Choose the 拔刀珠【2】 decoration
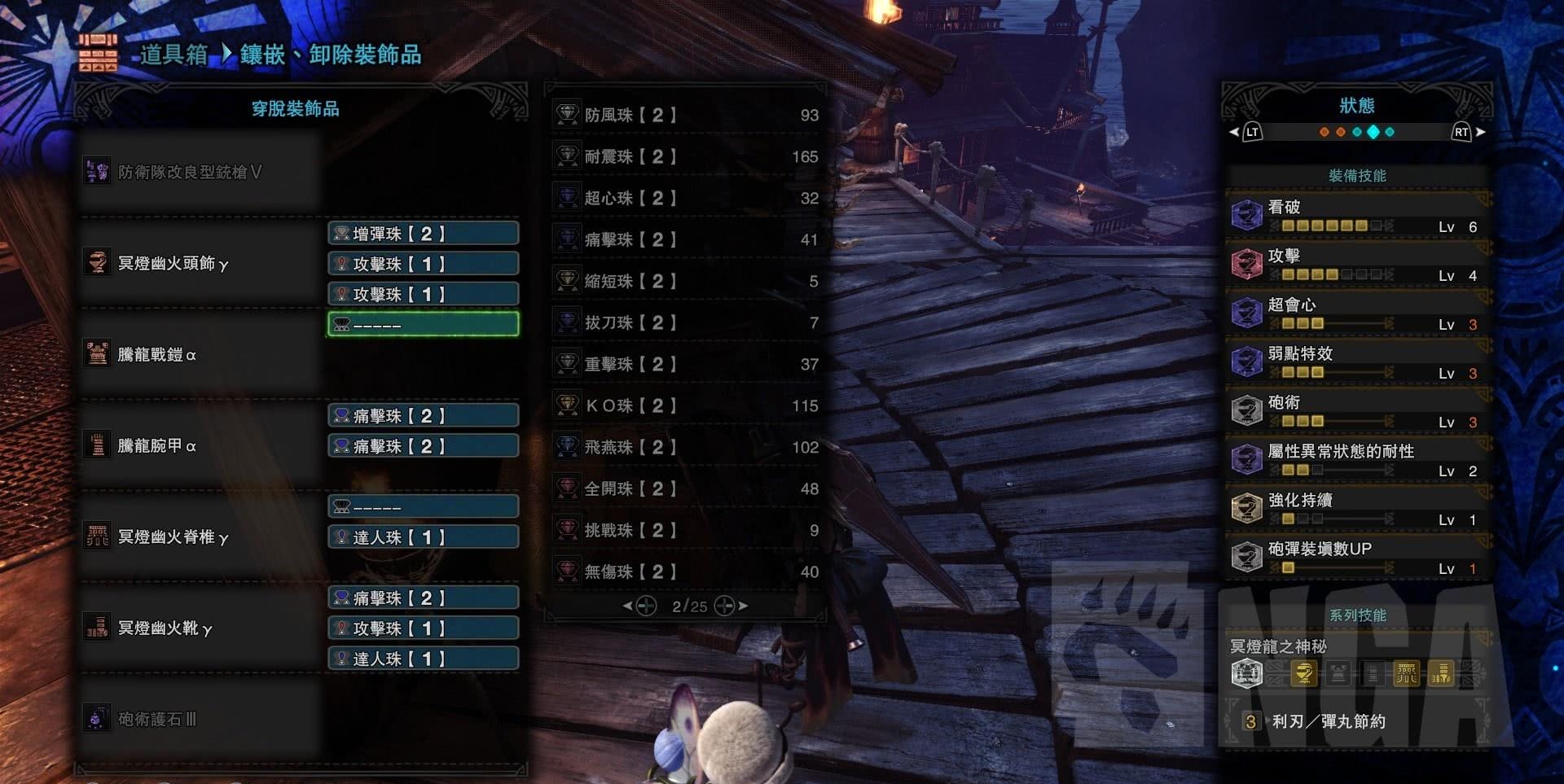1564x784 pixels. click(686, 323)
